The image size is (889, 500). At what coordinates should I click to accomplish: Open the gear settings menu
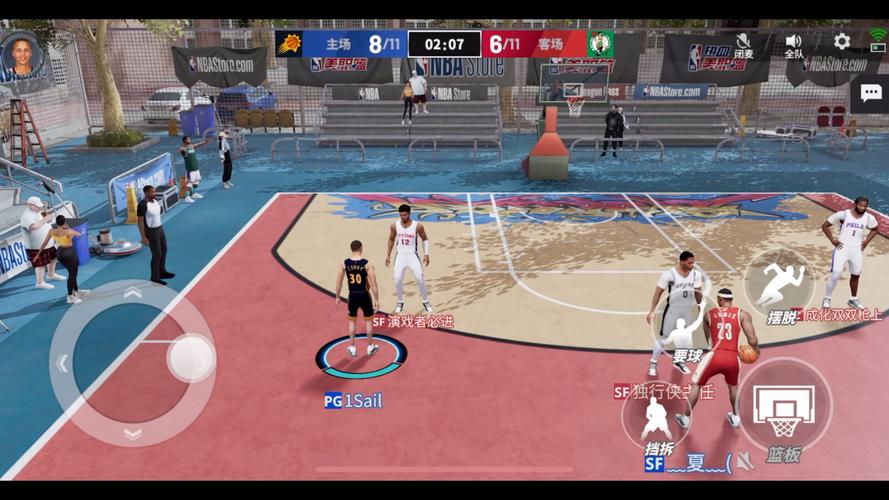(x=842, y=41)
